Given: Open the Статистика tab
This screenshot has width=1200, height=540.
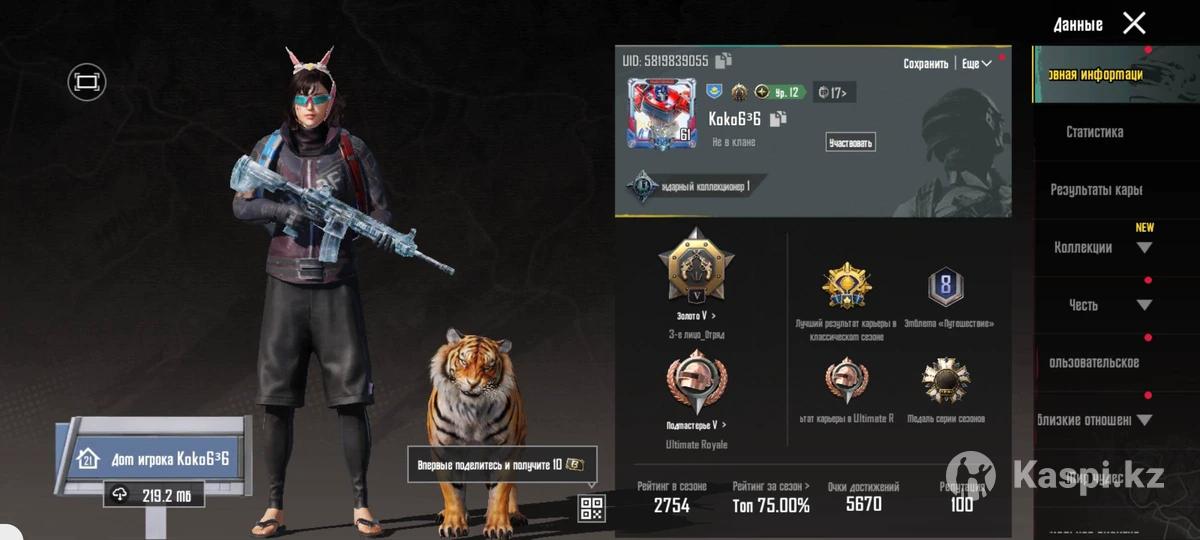Looking at the screenshot, I should (1094, 132).
